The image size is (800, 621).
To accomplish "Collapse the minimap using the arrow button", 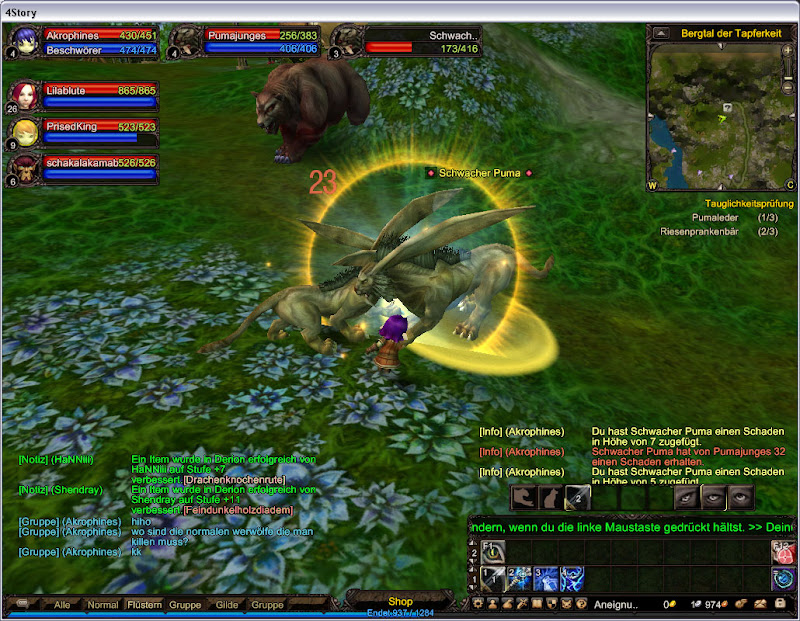I will pos(661,33).
